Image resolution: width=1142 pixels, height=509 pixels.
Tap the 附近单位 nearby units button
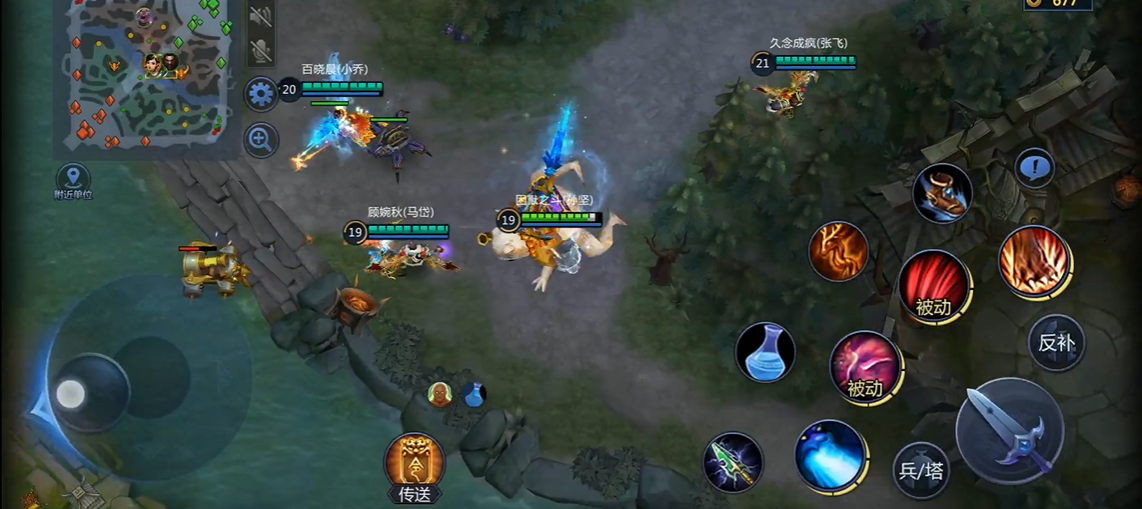[73, 182]
